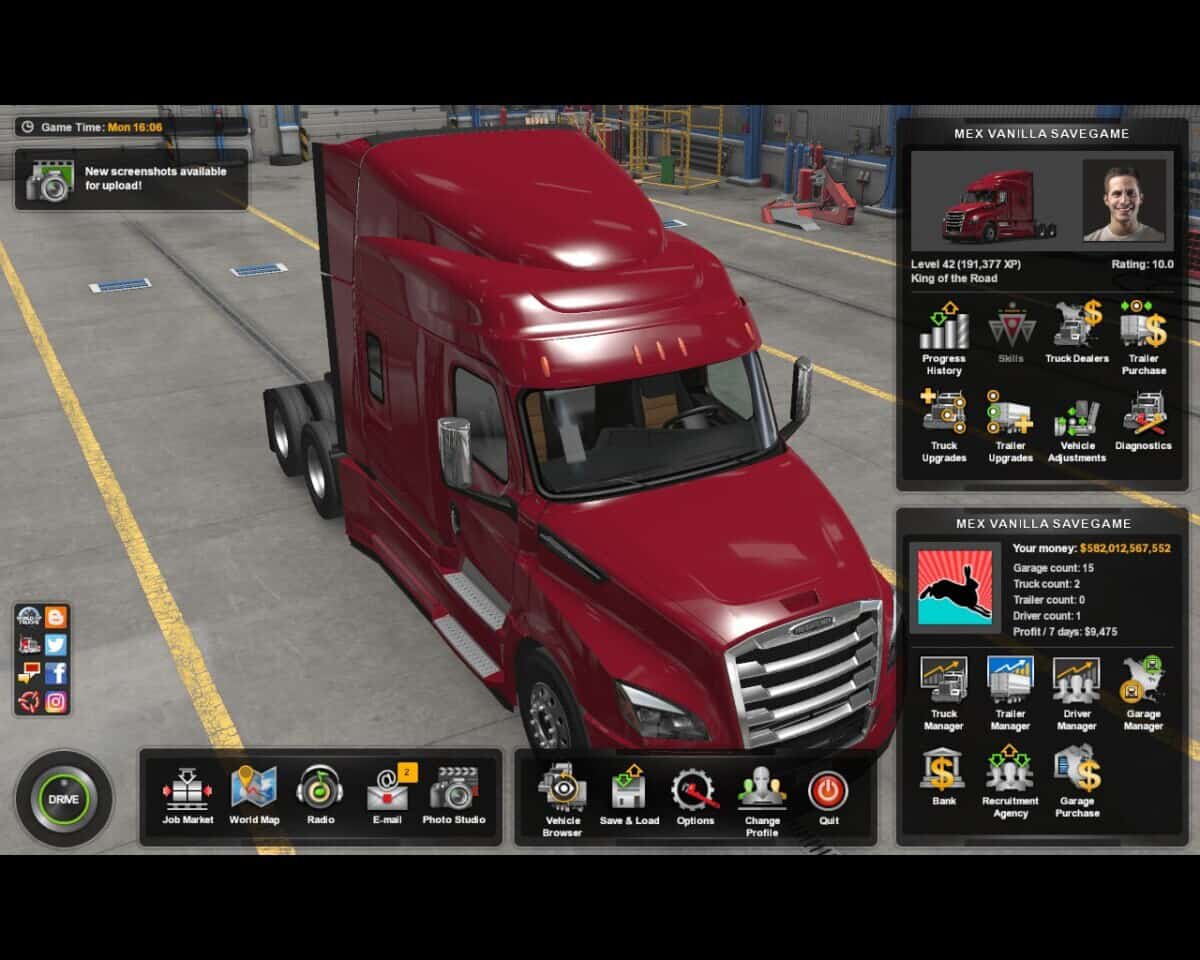
Task: Check the E-mail inbox
Action: point(387,790)
